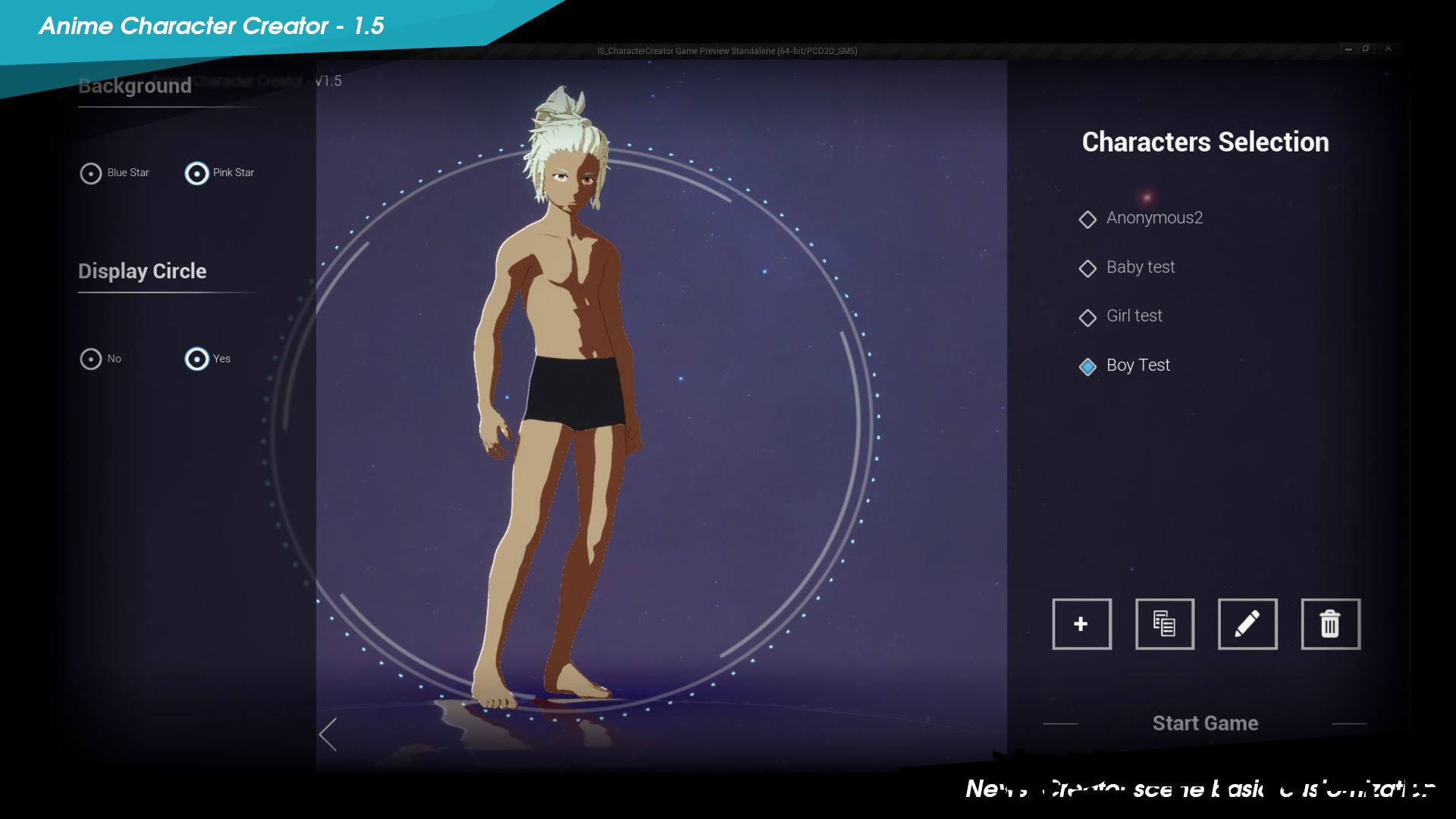This screenshot has width=1456, height=819.
Task: Duplicate the selected character with copy icon
Action: coord(1164,624)
